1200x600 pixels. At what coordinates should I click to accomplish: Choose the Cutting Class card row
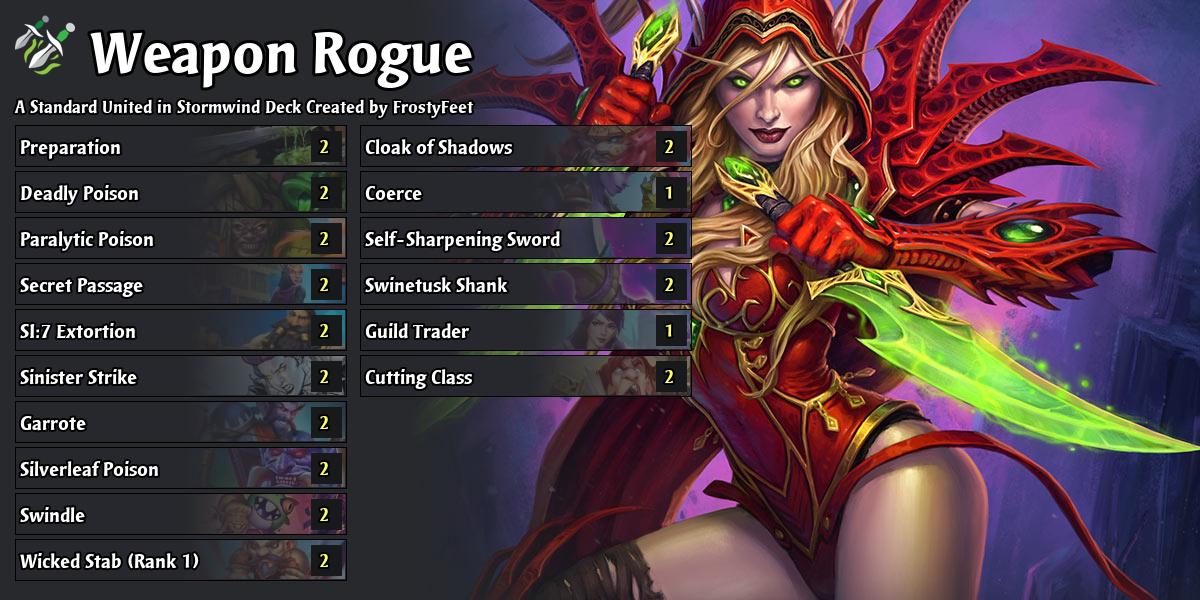pyautogui.click(x=525, y=377)
